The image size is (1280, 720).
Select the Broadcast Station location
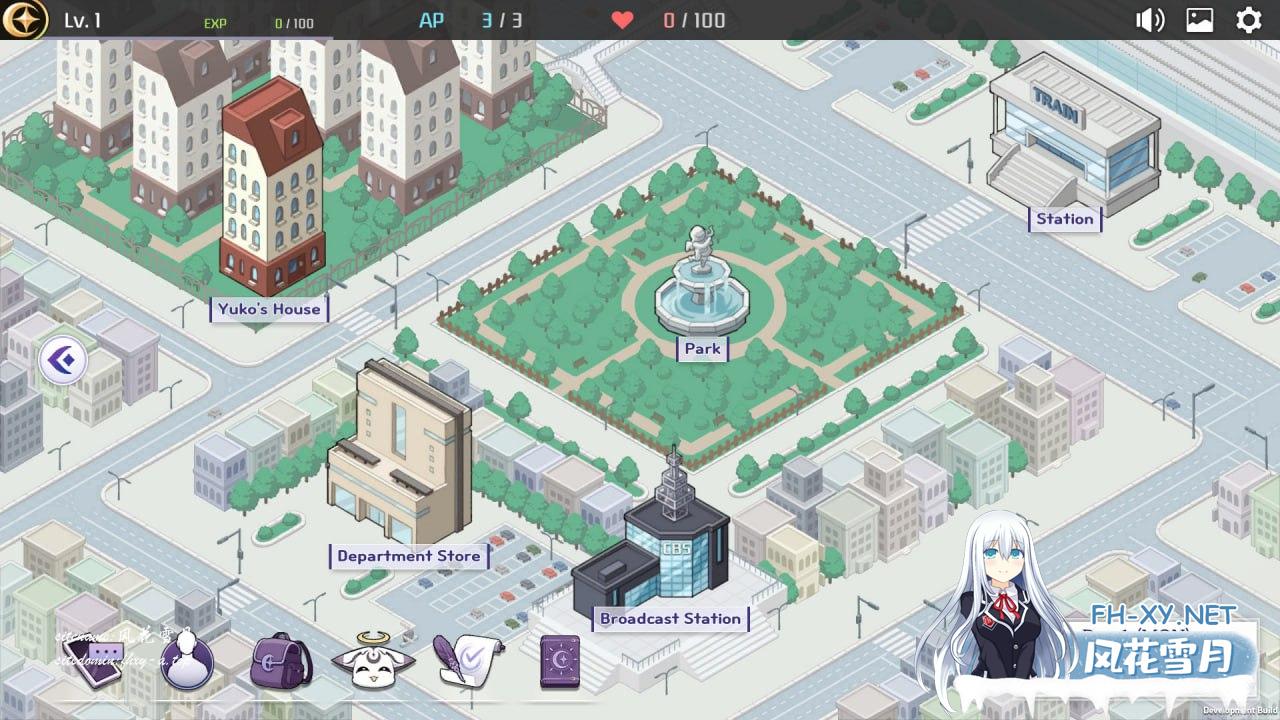(x=670, y=619)
